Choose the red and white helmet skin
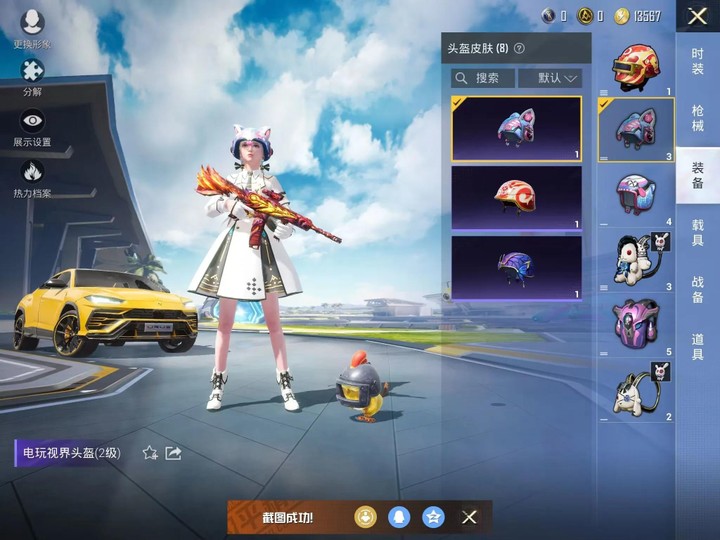This screenshot has width=720, height=540. pyautogui.click(x=516, y=198)
